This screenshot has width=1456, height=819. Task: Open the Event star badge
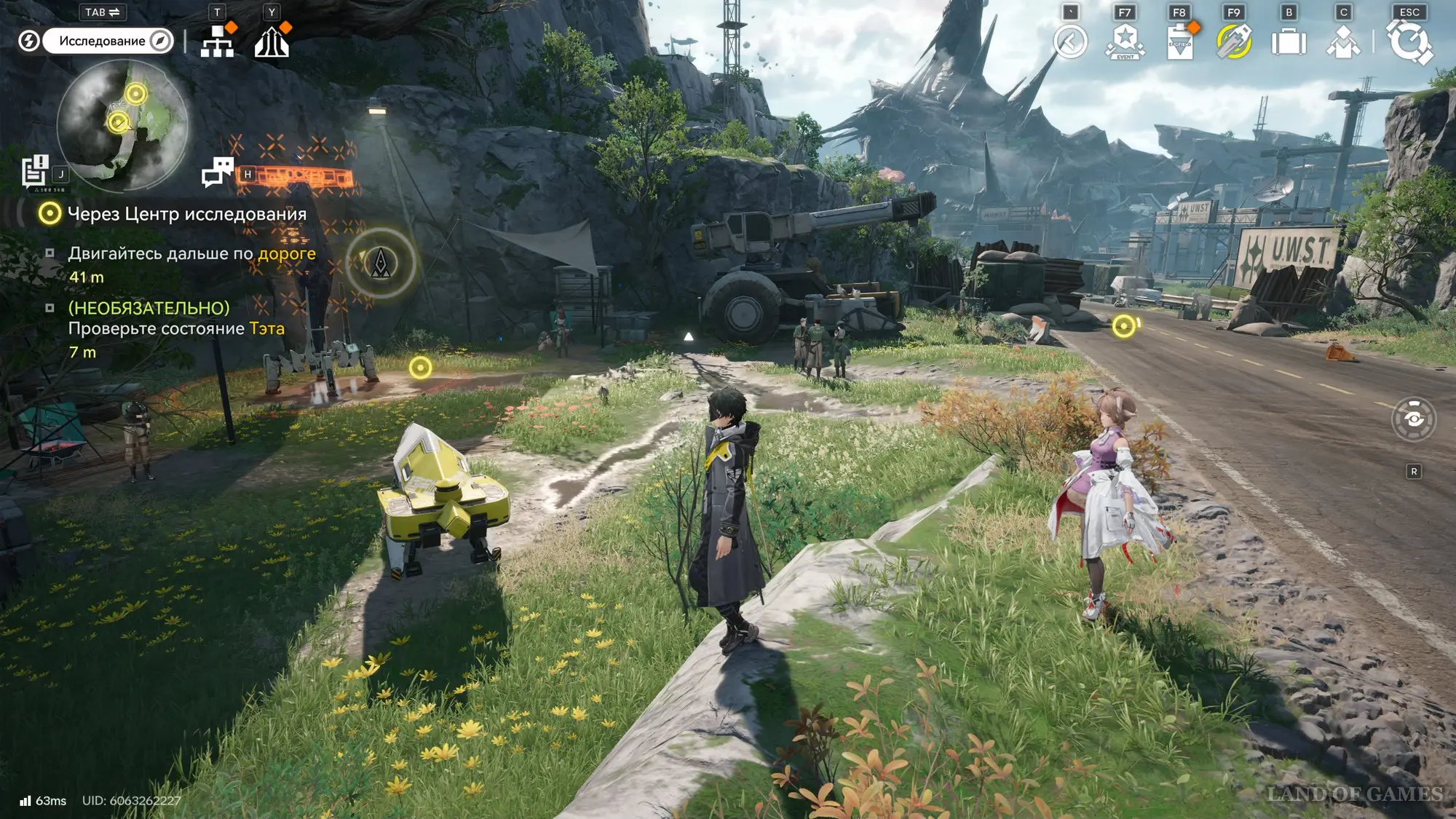[x=1125, y=42]
